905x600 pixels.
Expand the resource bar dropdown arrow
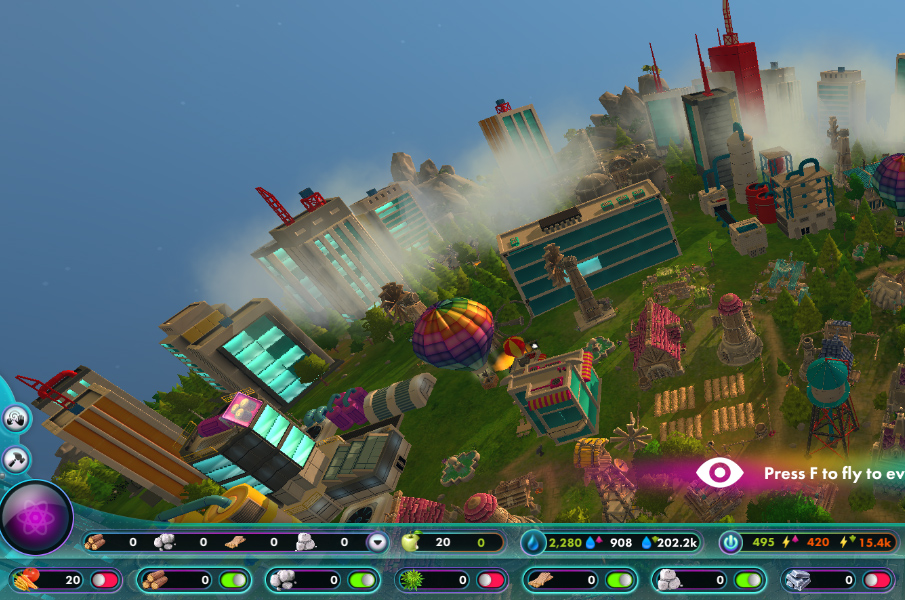coord(377,542)
